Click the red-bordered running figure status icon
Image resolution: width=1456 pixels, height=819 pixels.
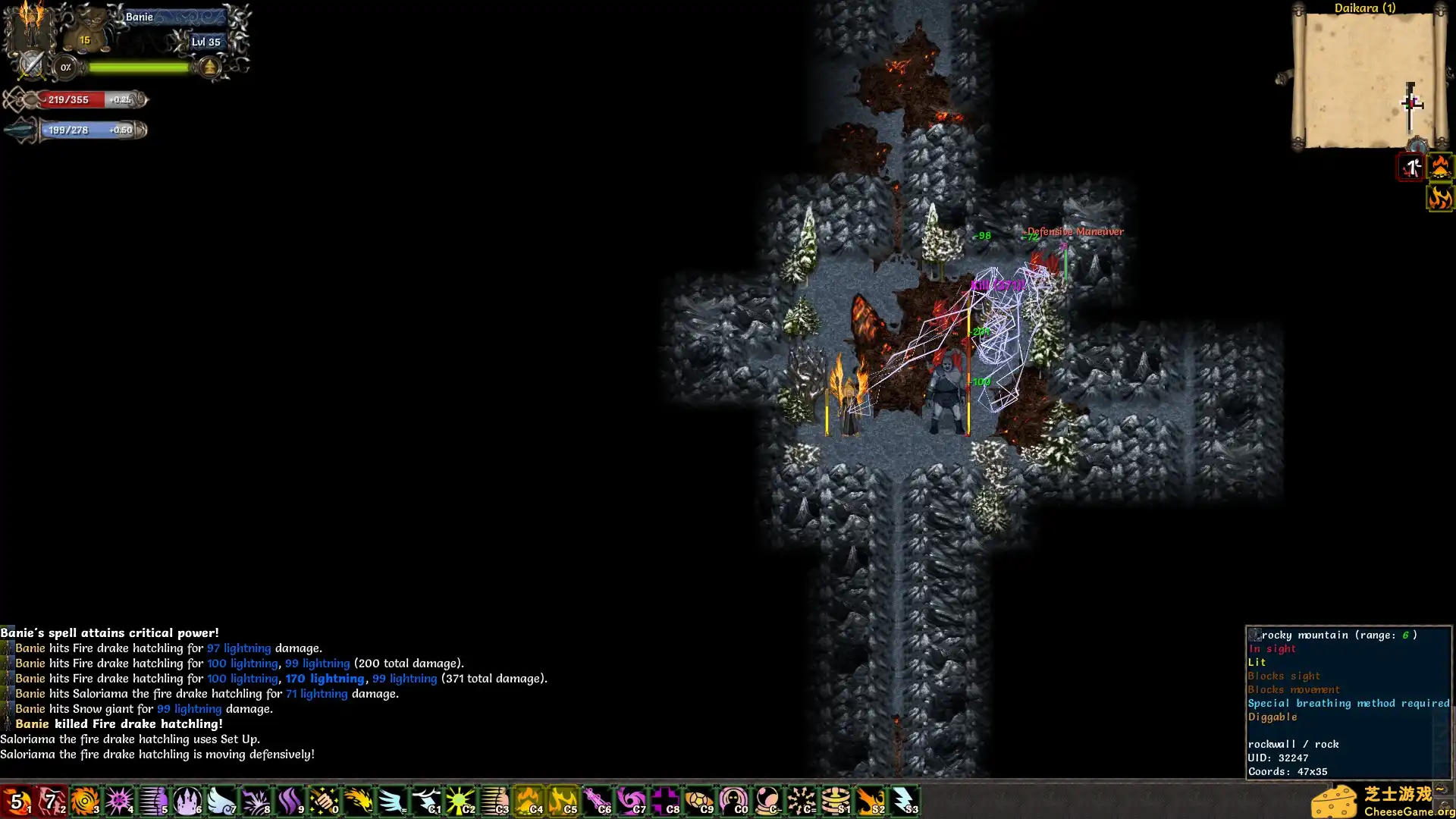[1411, 167]
